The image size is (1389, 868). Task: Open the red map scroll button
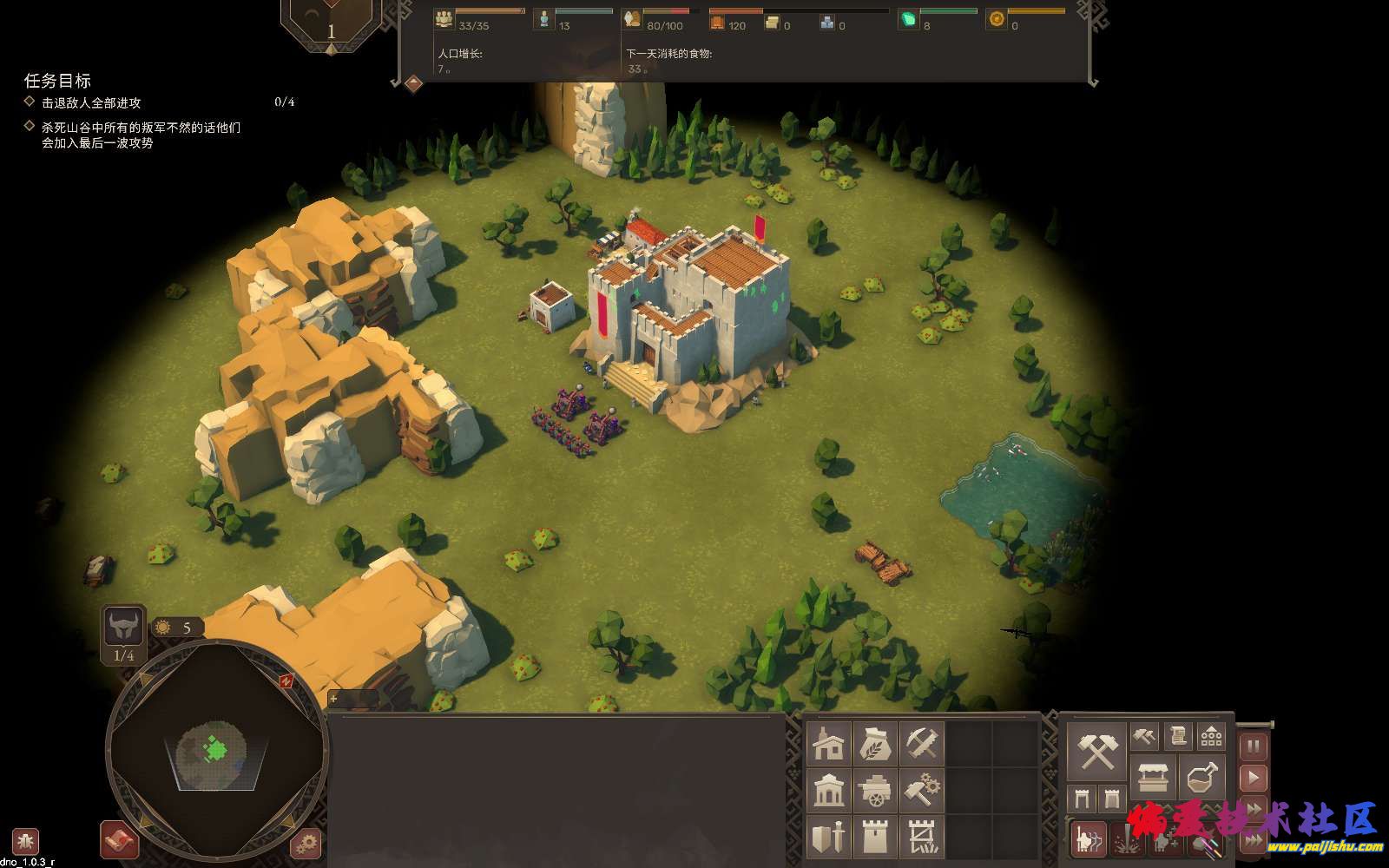[x=120, y=840]
